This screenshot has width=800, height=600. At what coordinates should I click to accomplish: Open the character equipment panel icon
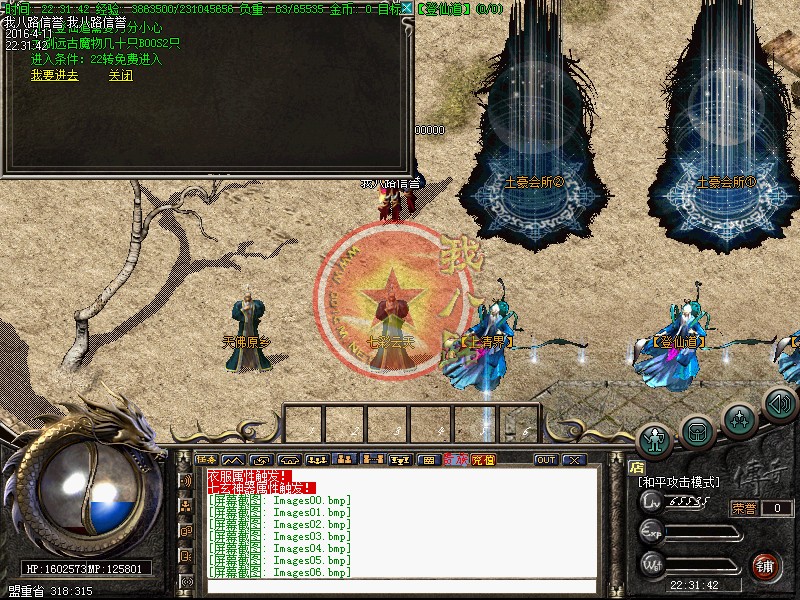tap(656, 436)
